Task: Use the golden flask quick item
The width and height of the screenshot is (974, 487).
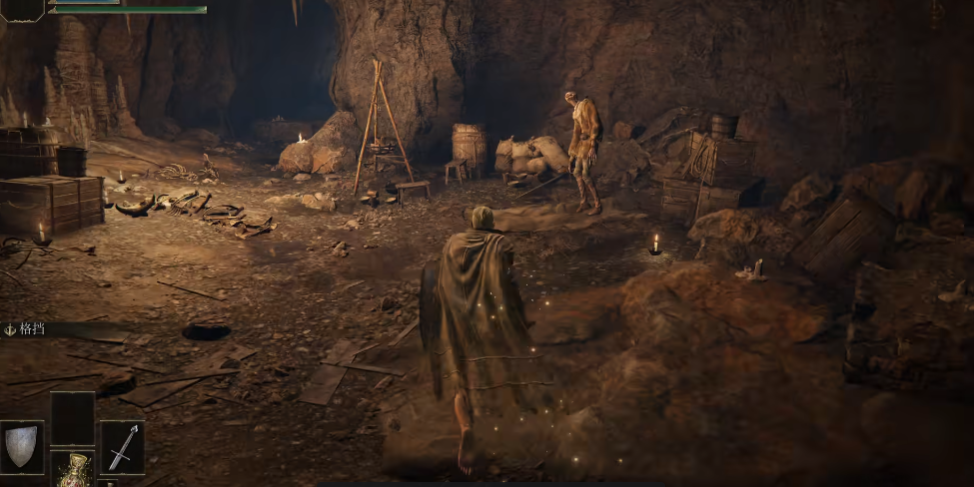Action: 73,472
